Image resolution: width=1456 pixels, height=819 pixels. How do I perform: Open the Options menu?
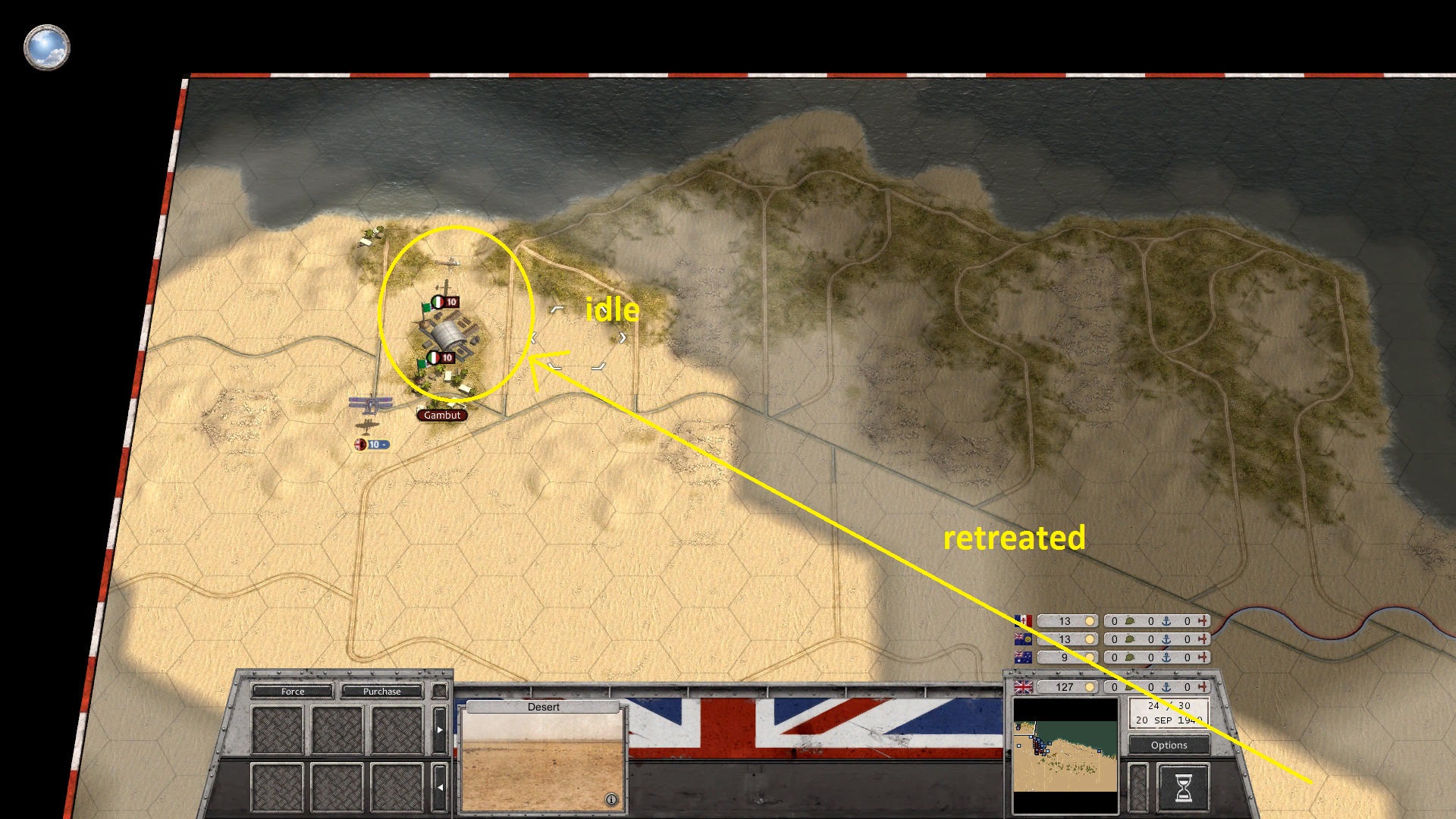tap(1169, 745)
